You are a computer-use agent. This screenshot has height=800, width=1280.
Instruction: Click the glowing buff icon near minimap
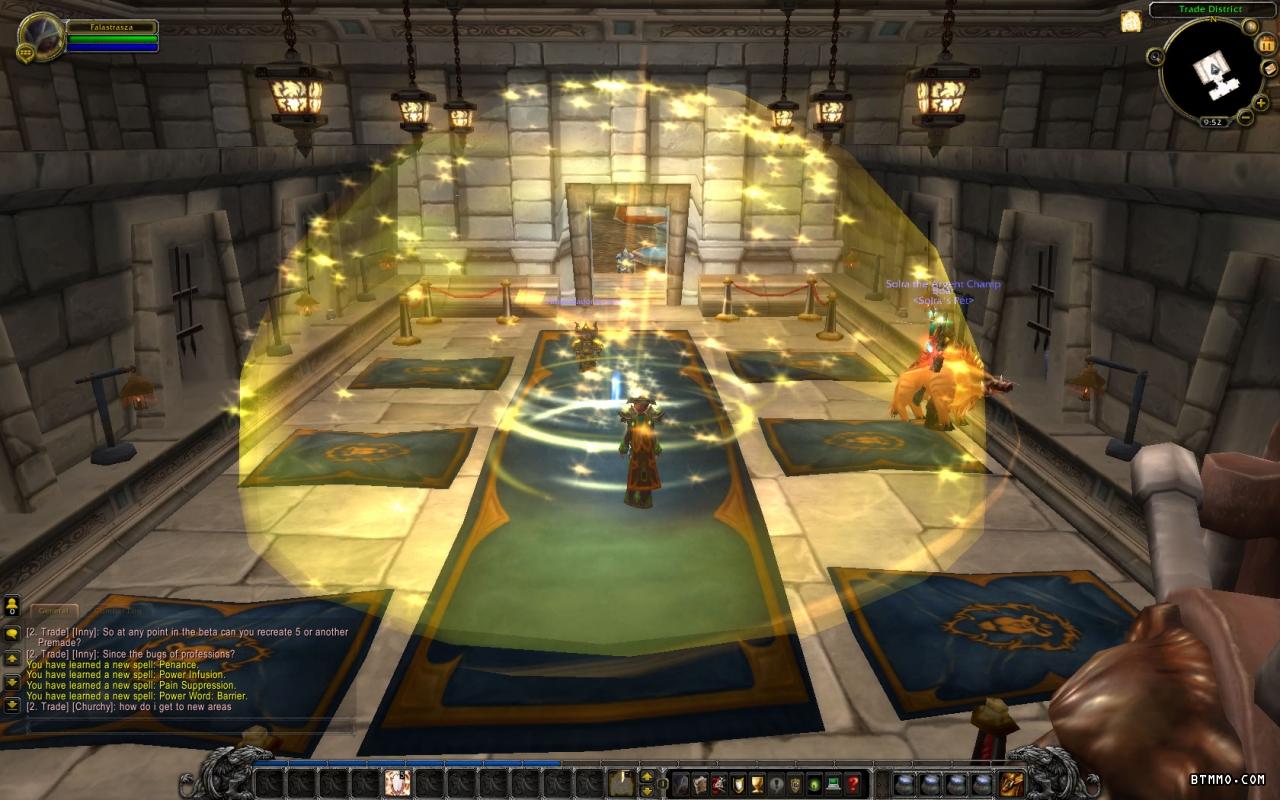[1131, 22]
